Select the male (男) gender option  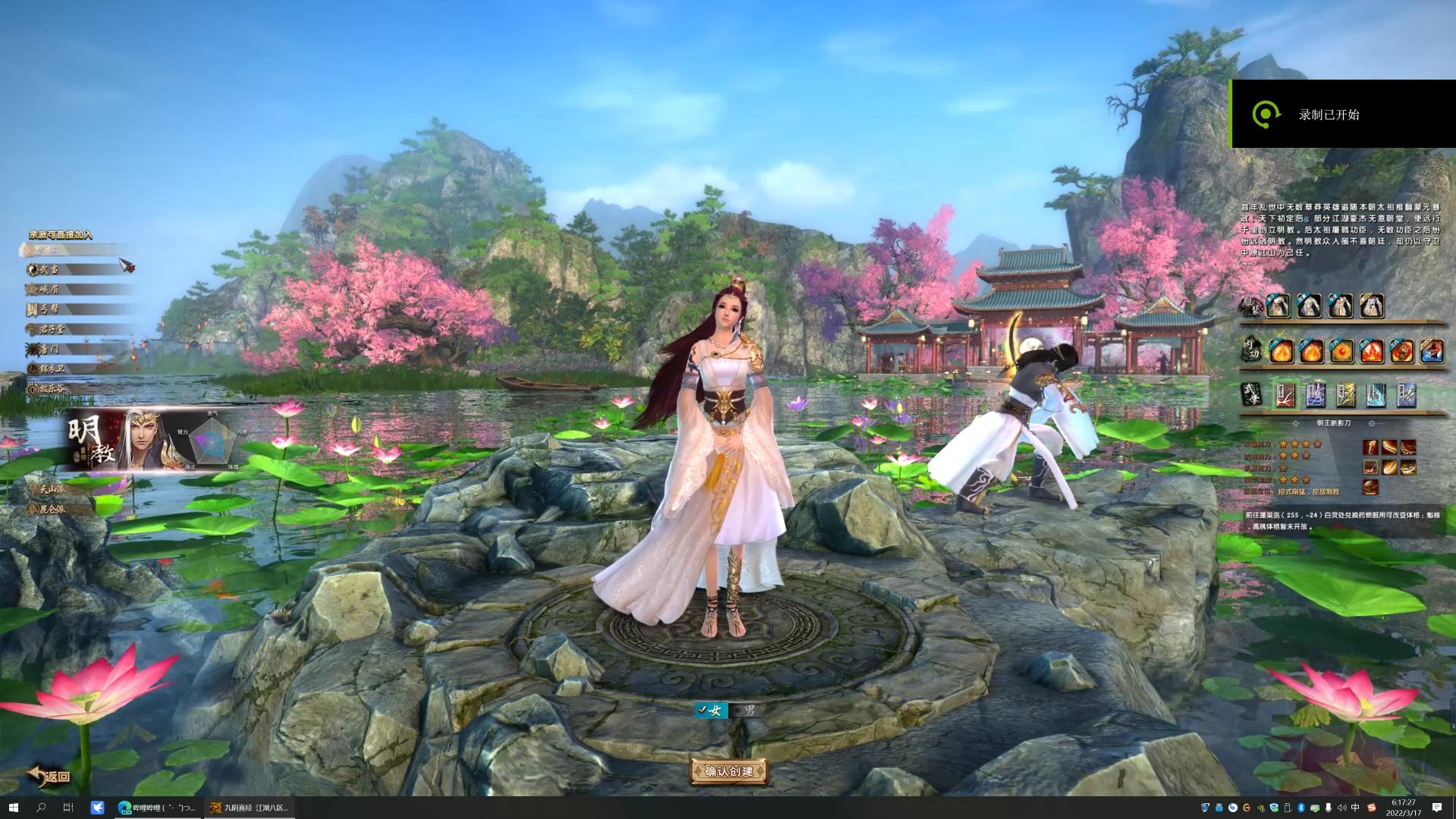click(x=748, y=711)
